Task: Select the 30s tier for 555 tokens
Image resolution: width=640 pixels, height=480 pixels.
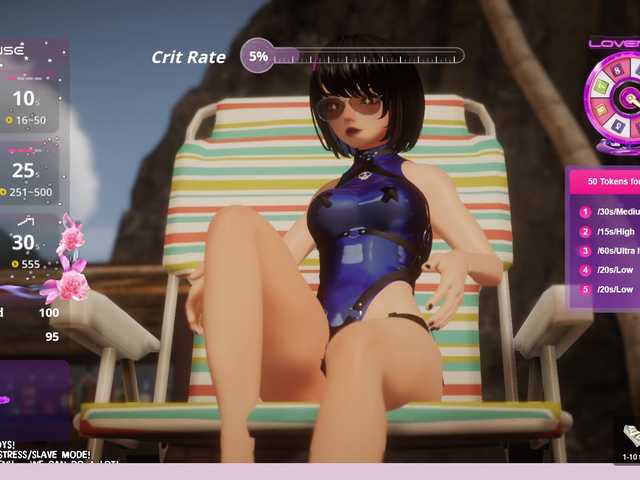Action: (x=27, y=251)
